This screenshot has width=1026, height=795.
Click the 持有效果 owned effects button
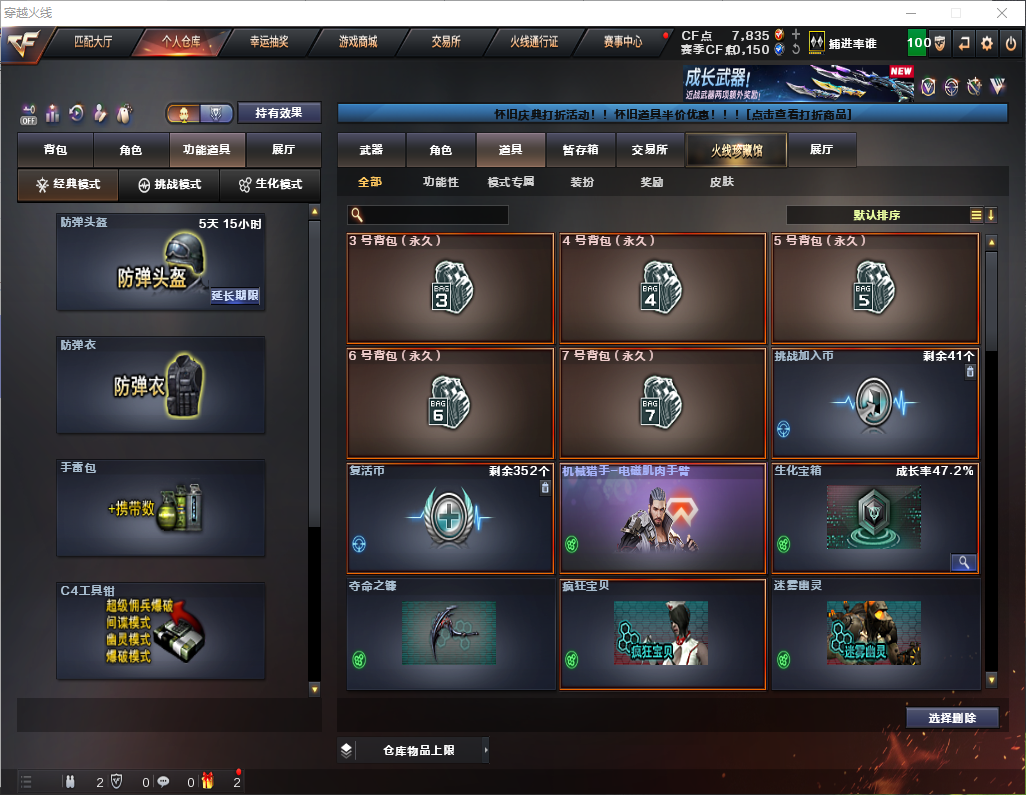pyautogui.click(x=279, y=113)
